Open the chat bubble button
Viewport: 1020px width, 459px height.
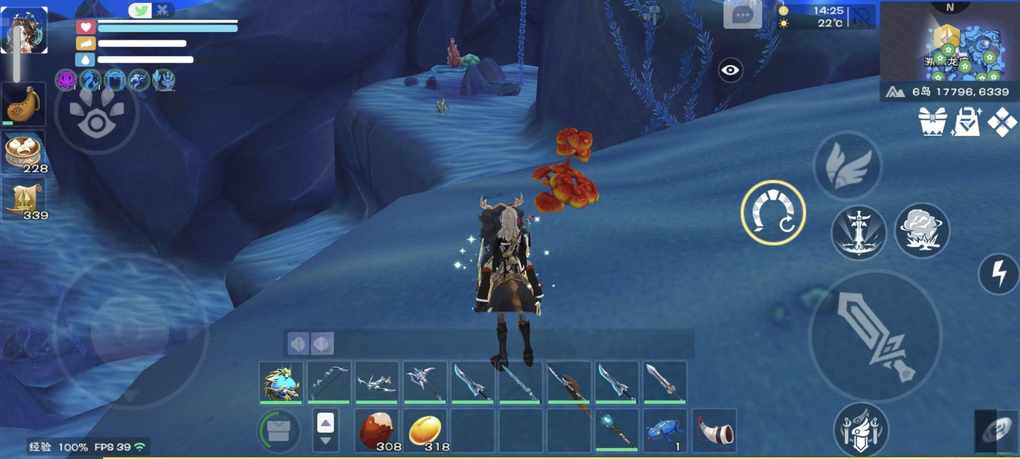[743, 14]
